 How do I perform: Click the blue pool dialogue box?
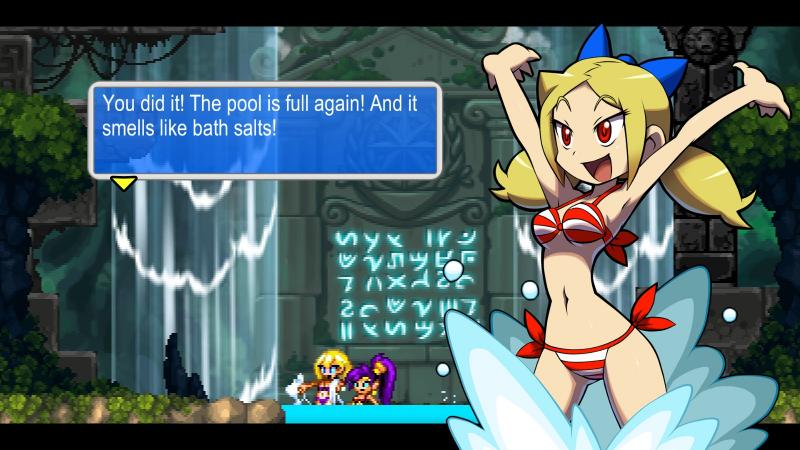click(265, 130)
